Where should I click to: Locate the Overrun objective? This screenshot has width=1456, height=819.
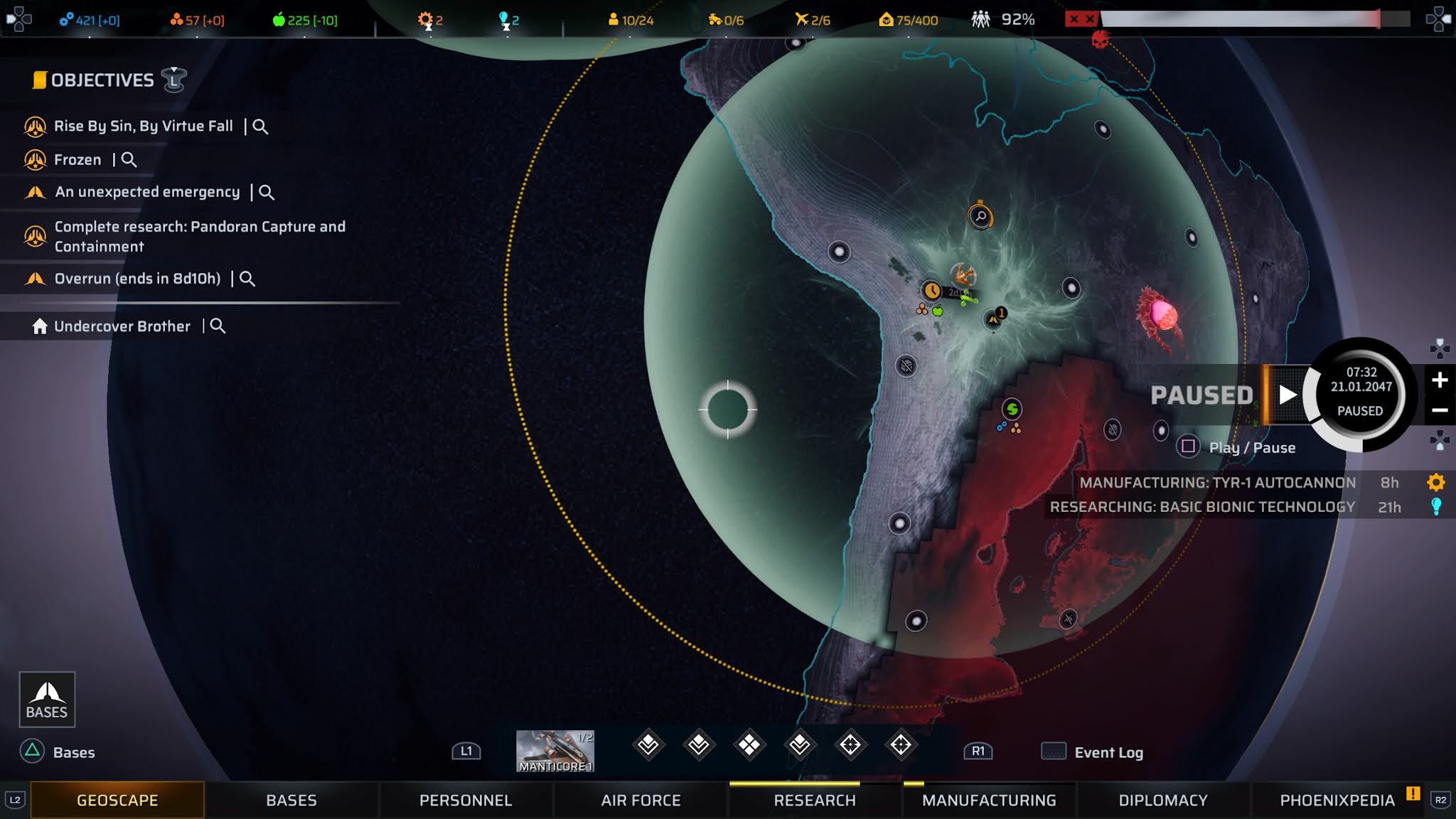(x=247, y=279)
